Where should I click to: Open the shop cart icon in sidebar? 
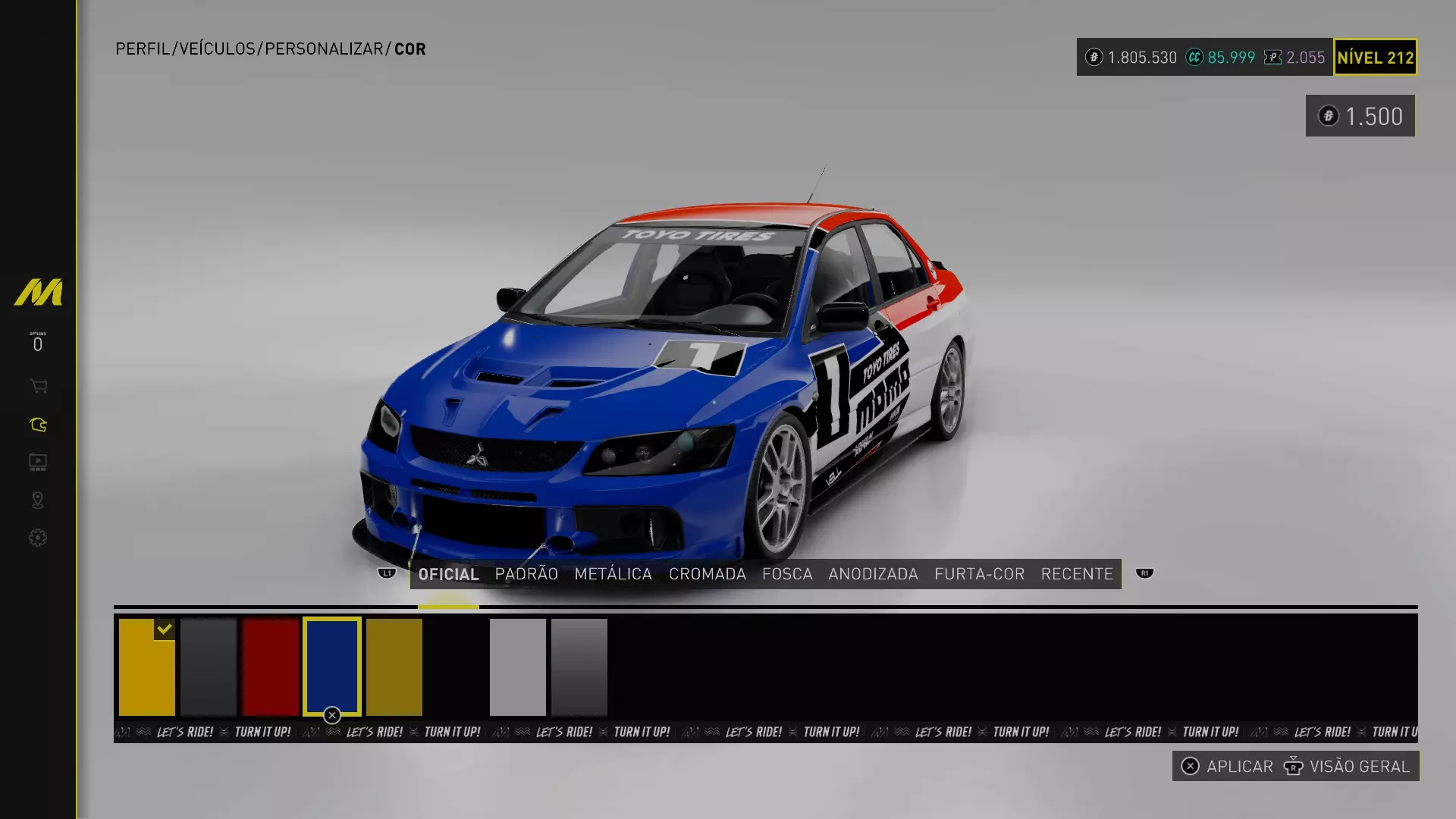[38, 387]
